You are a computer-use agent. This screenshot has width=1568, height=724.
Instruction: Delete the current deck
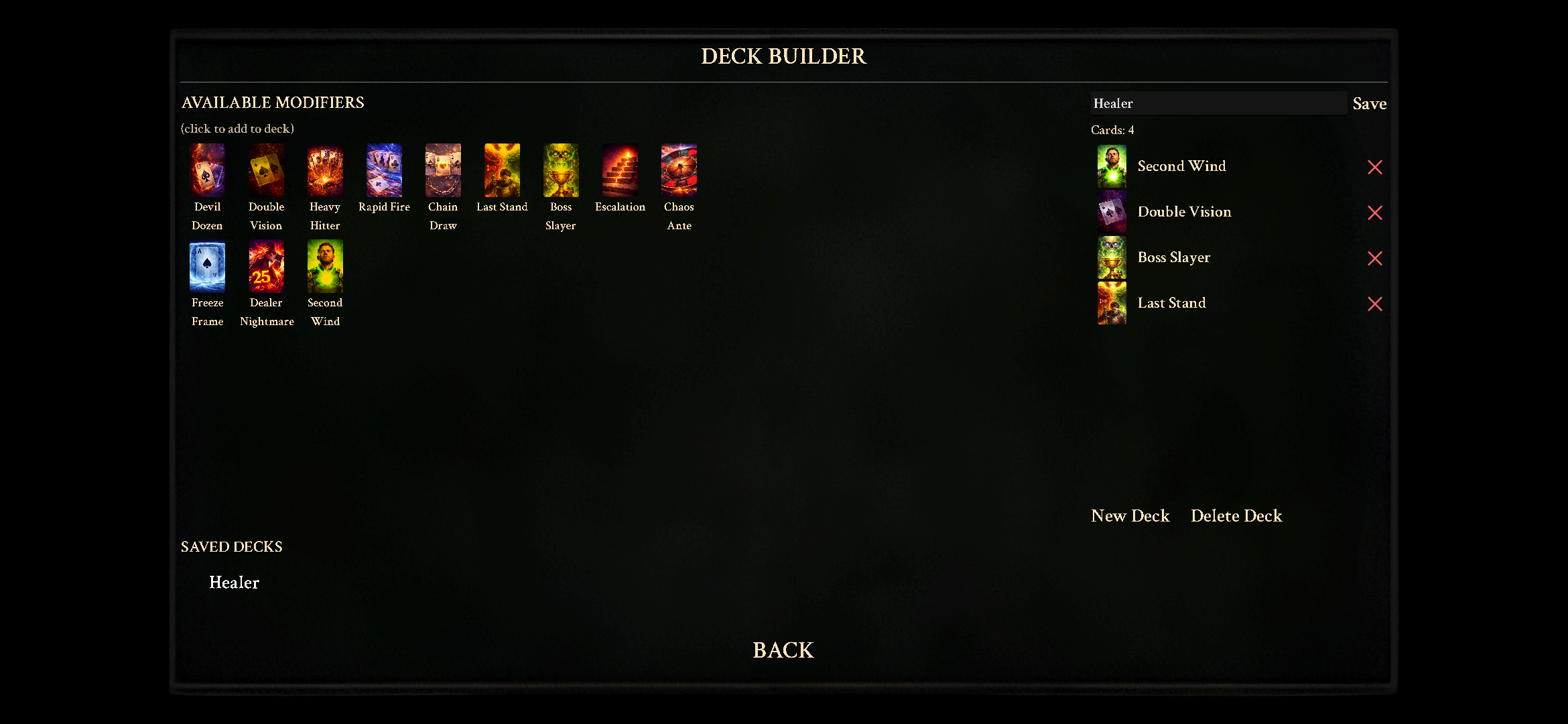coord(1236,516)
